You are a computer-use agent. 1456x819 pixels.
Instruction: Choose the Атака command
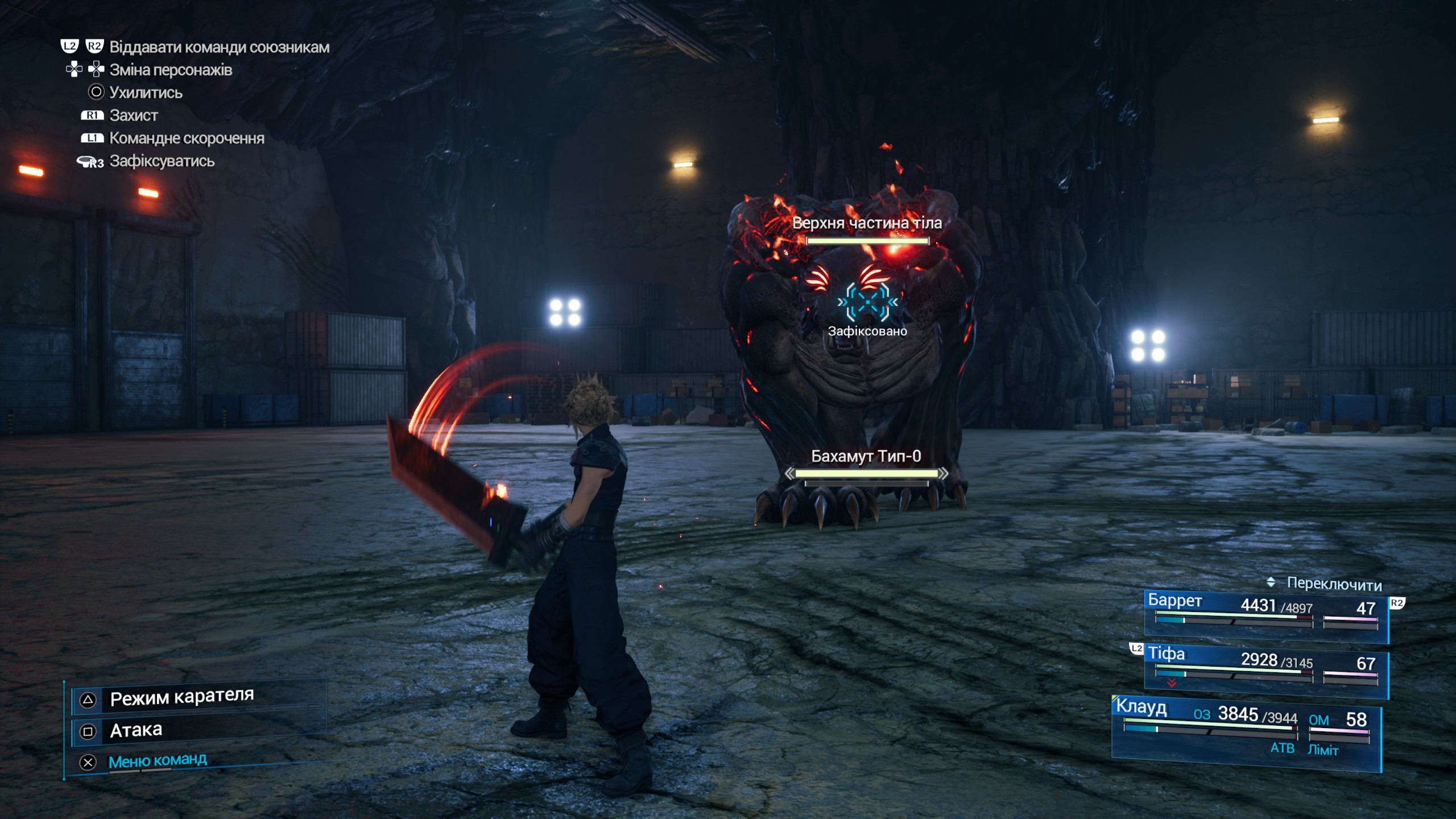[x=136, y=730]
